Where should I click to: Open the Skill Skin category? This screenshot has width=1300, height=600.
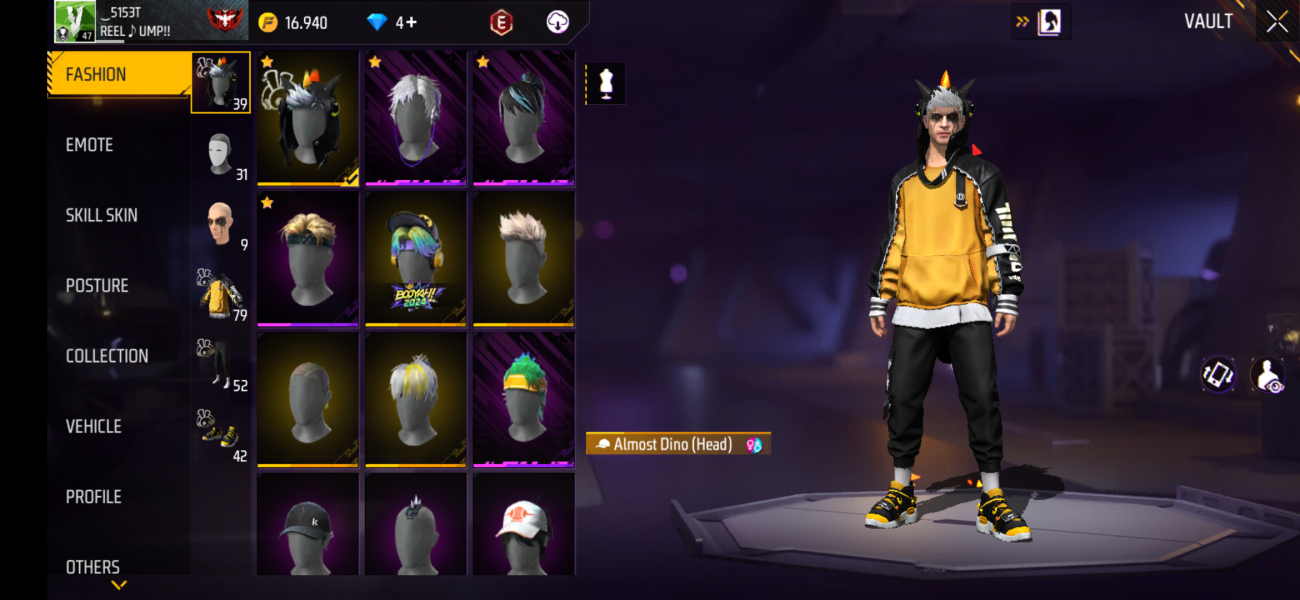(102, 215)
